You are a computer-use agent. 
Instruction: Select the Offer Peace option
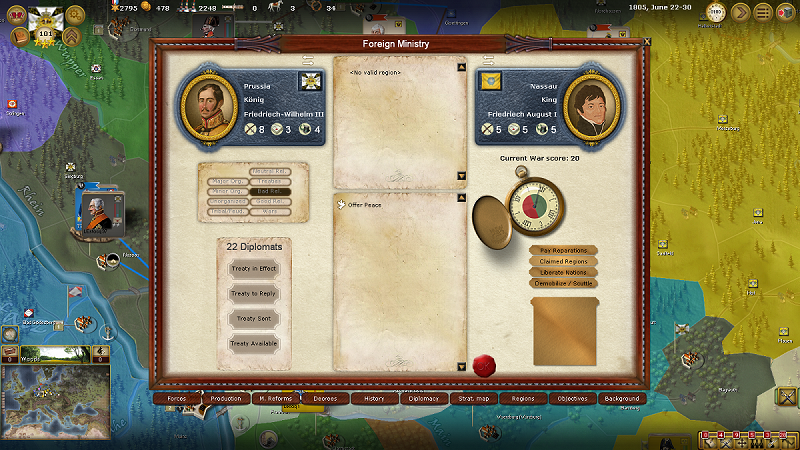pyautogui.click(x=365, y=205)
